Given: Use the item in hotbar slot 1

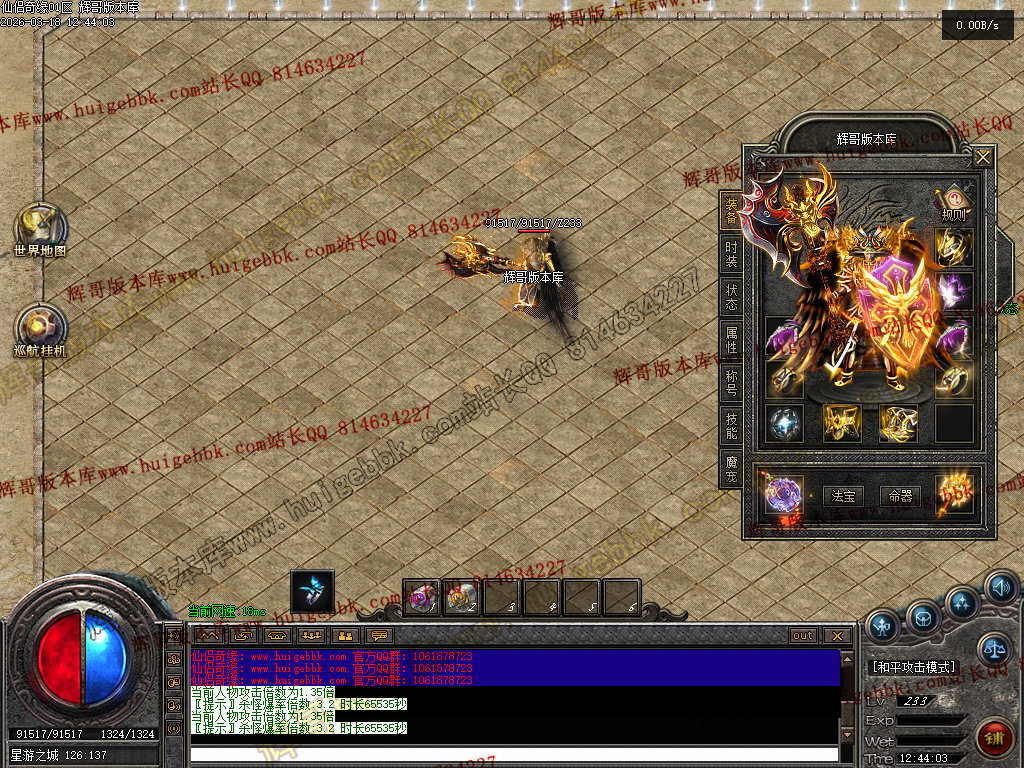Looking at the screenshot, I should (x=422, y=597).
